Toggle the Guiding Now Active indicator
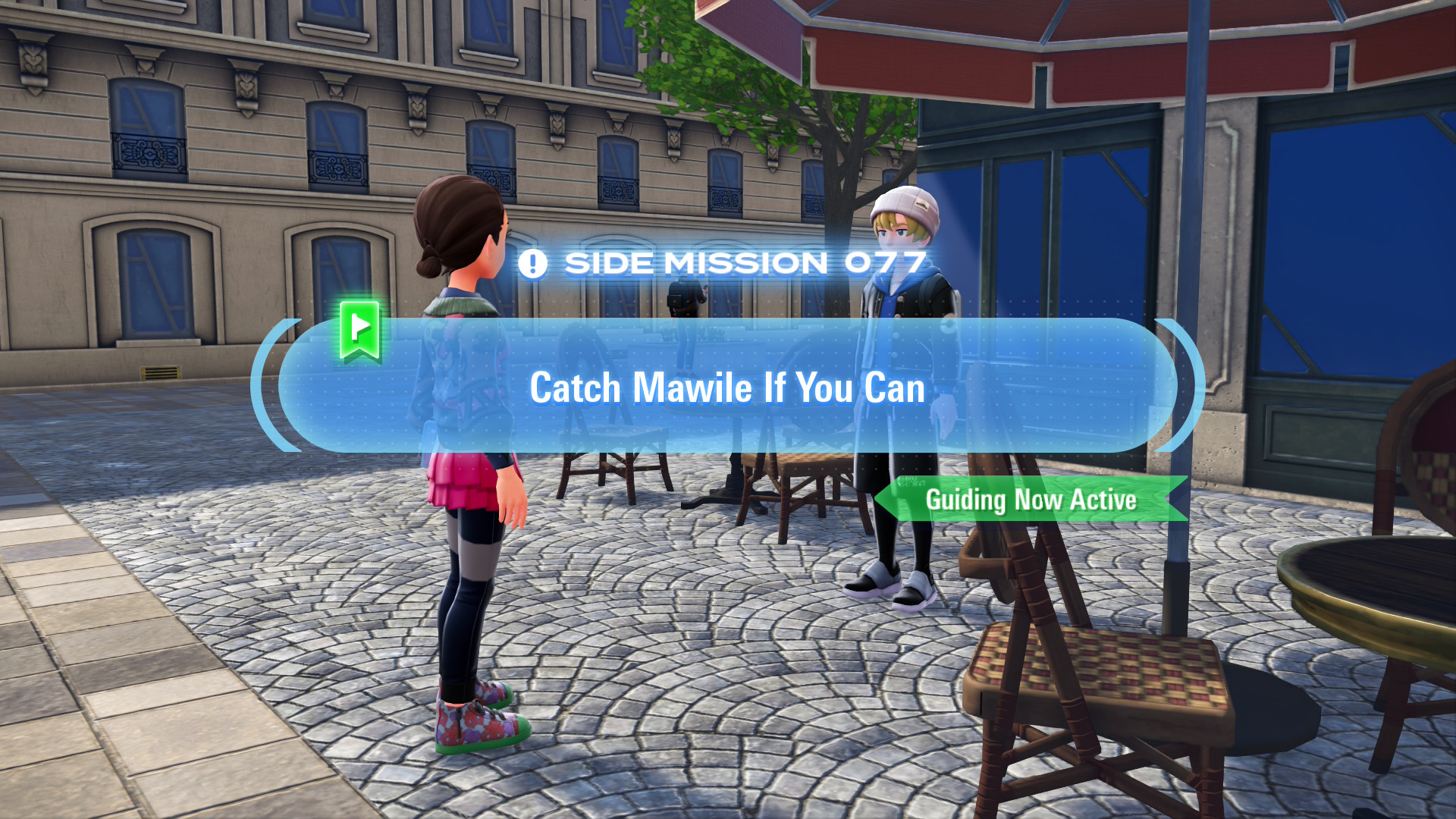 point(1031,500)
